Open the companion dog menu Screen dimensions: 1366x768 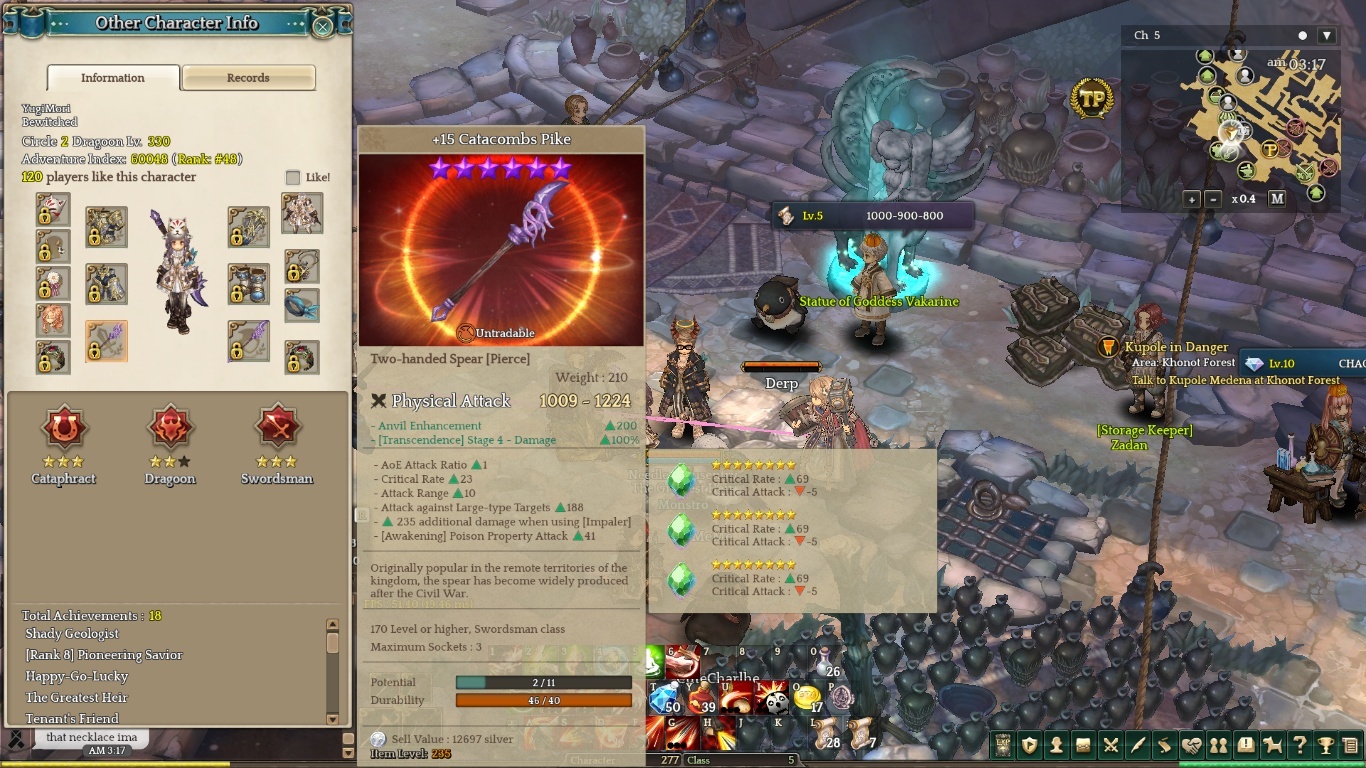point(1272,745)
